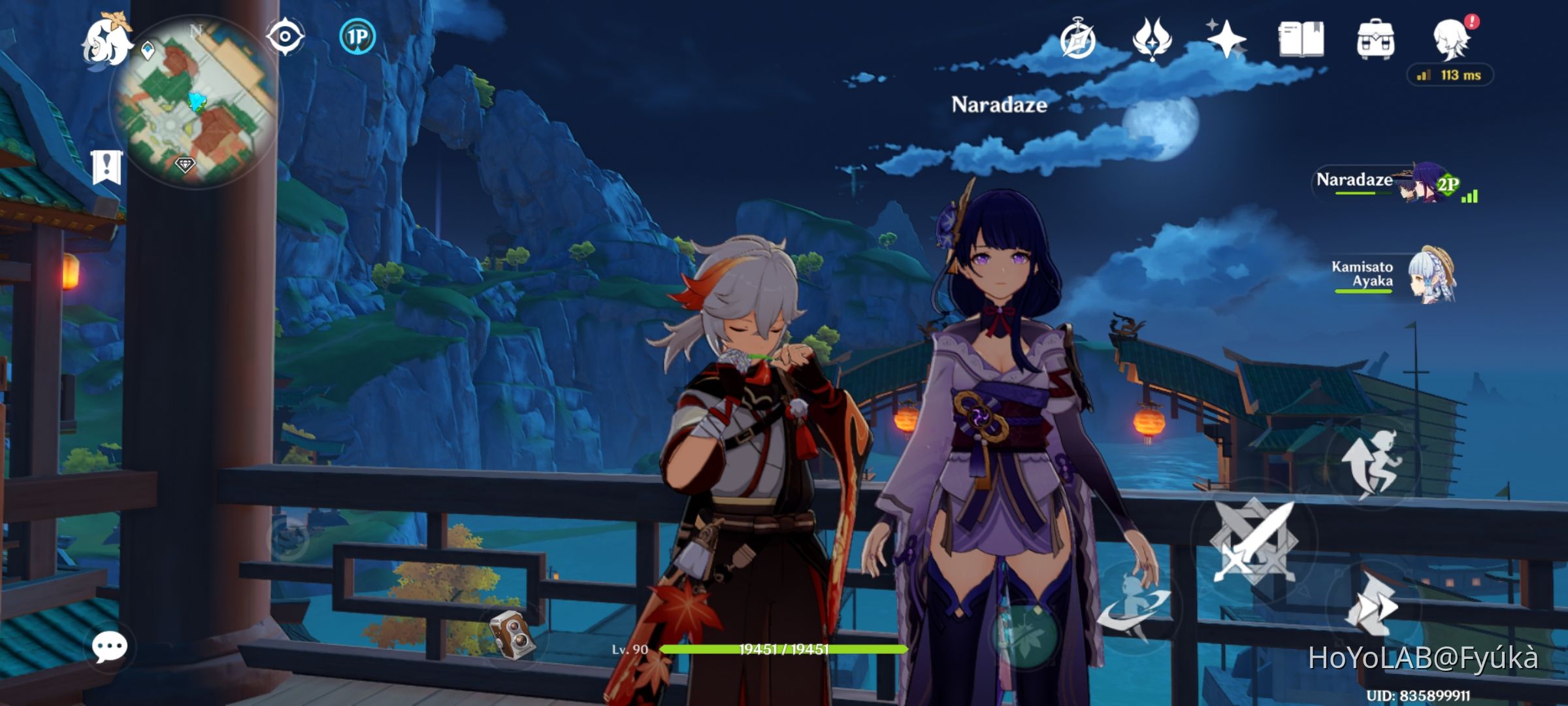Viewport: 1568px width, 706px height.
Task: Click the Lv. 90 health bar
Action: [x=781, y=650]
